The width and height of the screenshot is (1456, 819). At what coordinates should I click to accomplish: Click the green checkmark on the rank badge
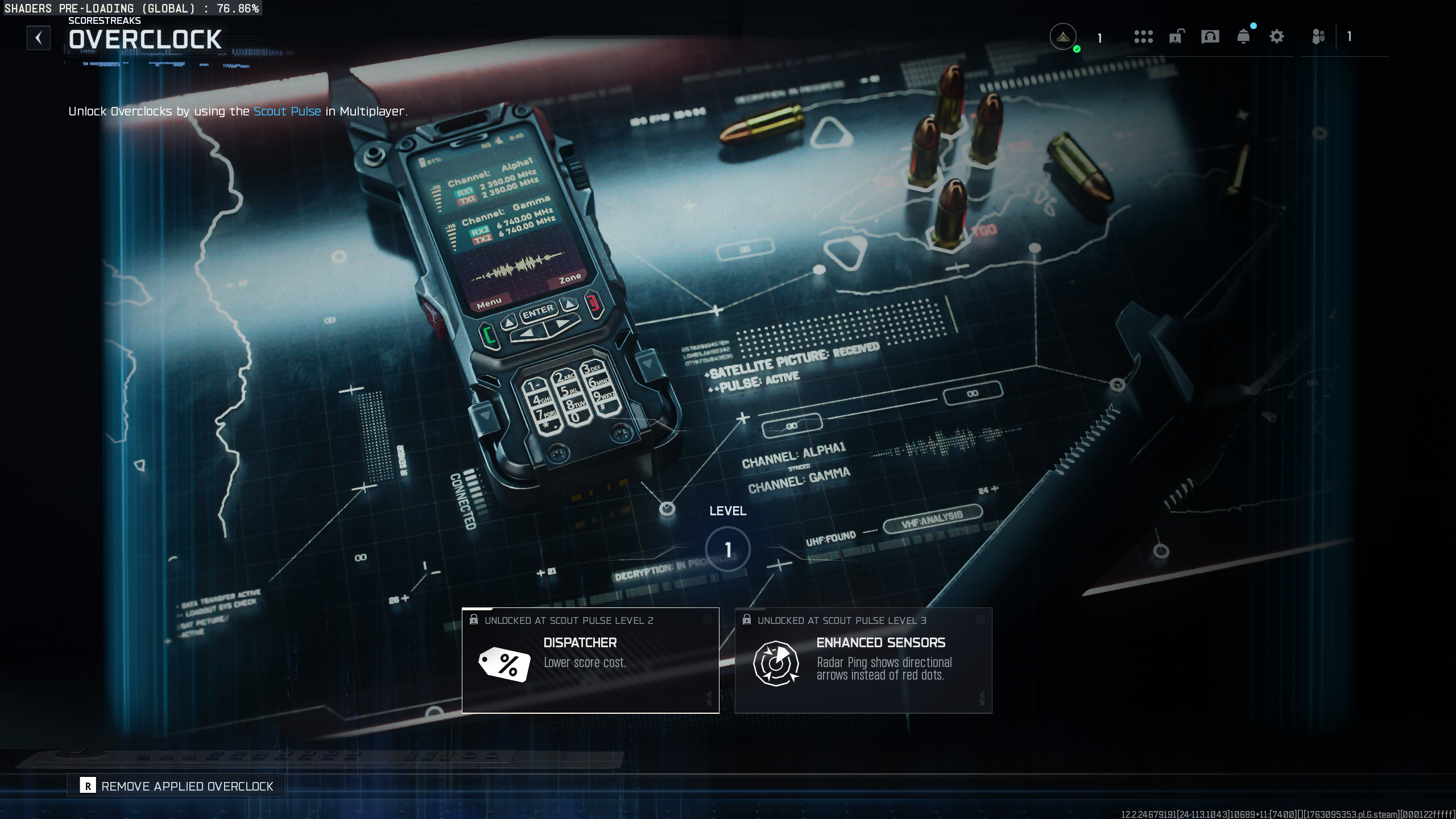click(1077, 48)
